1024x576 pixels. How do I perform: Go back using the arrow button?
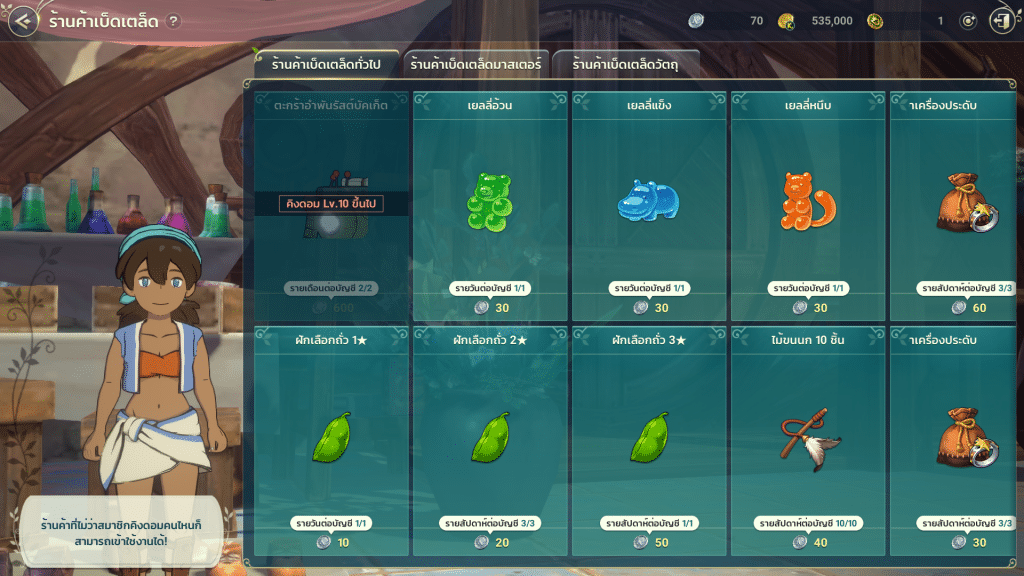24,20
